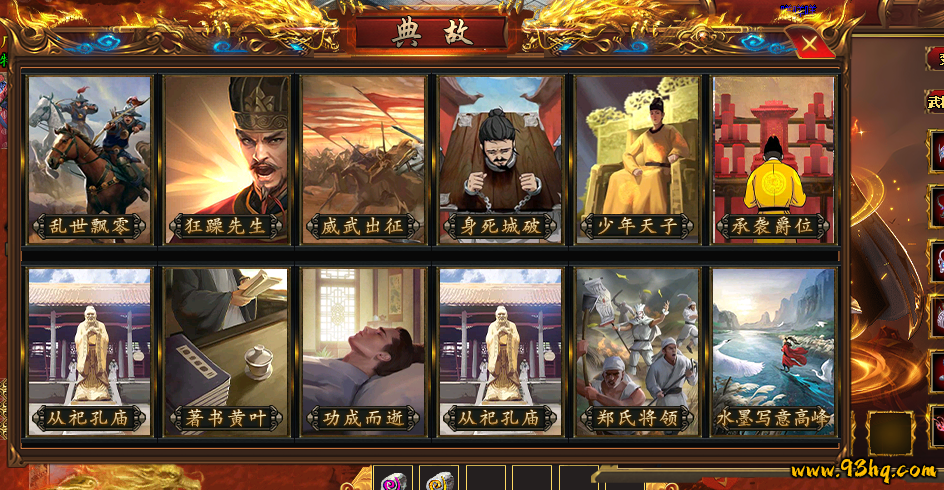944x490 pixels.
Task: Close the 典故 panel
Action: [808, 44]
